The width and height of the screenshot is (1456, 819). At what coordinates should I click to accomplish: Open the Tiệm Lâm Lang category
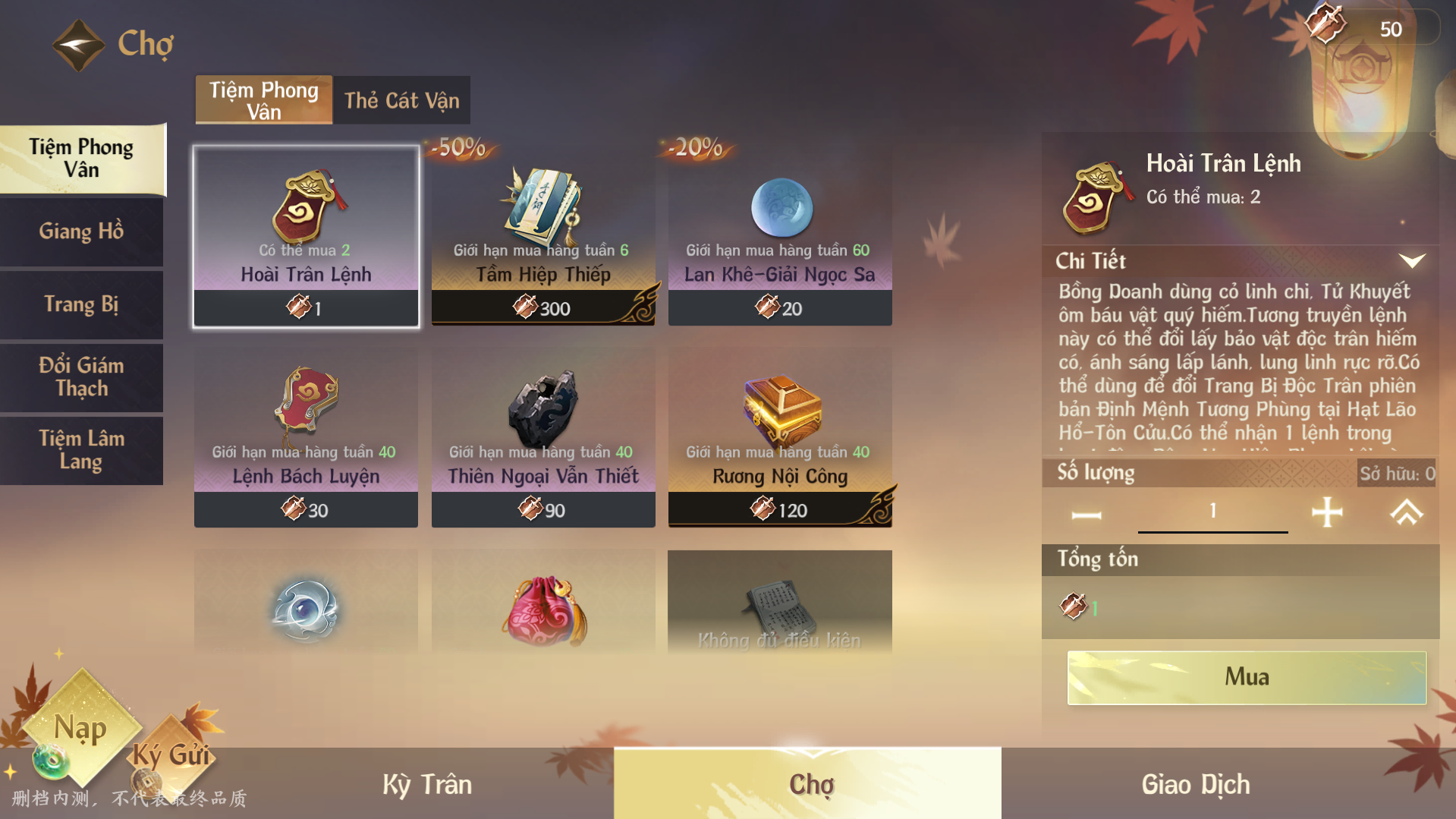click(81, 450)
